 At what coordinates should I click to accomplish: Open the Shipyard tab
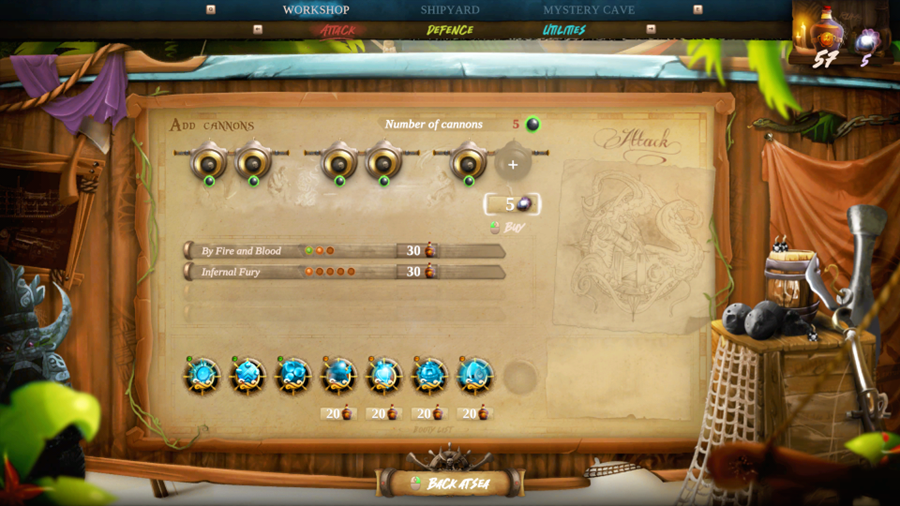tap(450, 10)
